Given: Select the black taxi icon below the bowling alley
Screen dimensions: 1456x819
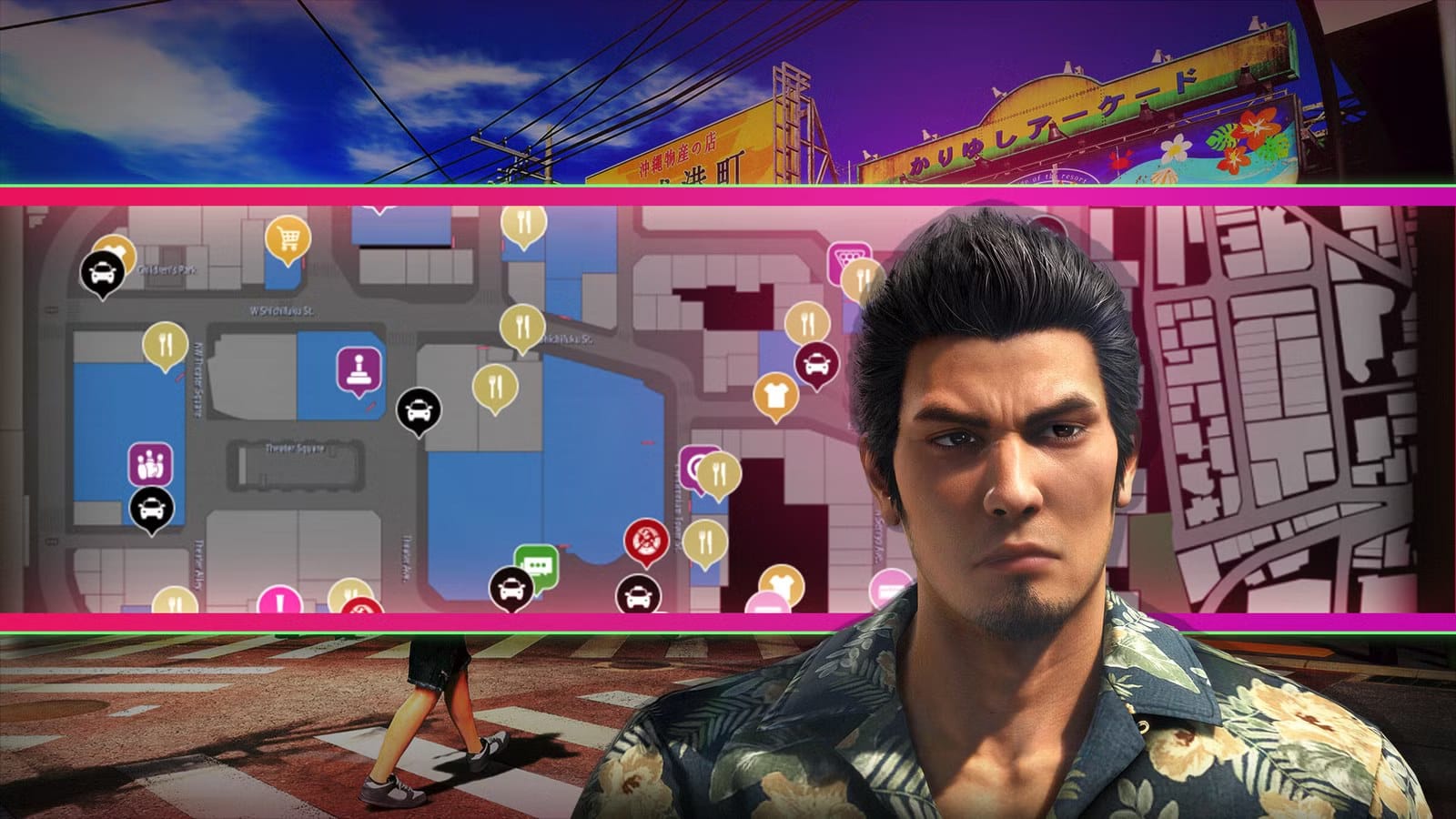Looking at the screenshot, I should (x=152, y=509).
